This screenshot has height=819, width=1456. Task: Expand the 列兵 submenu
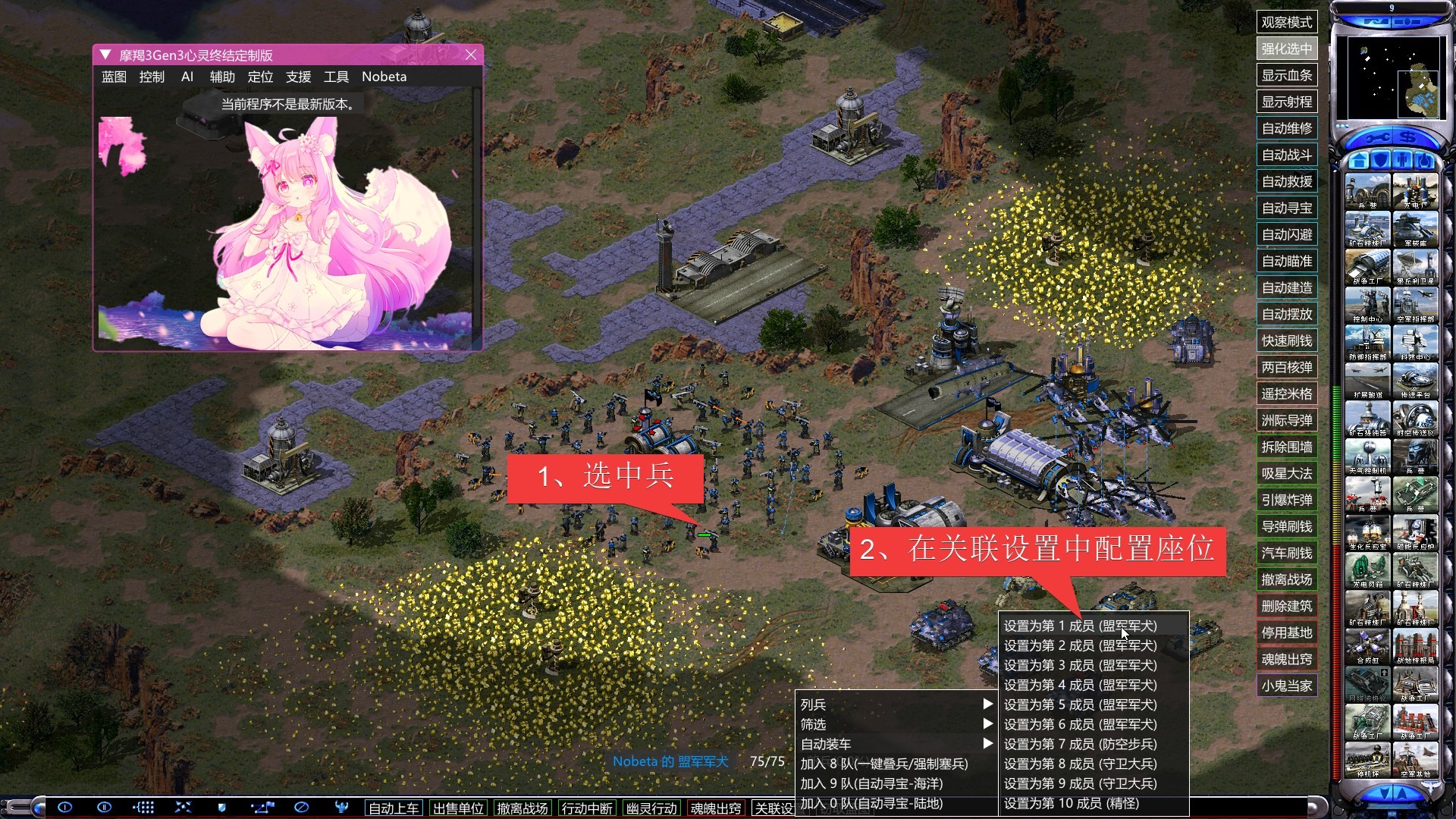point(895,704)
